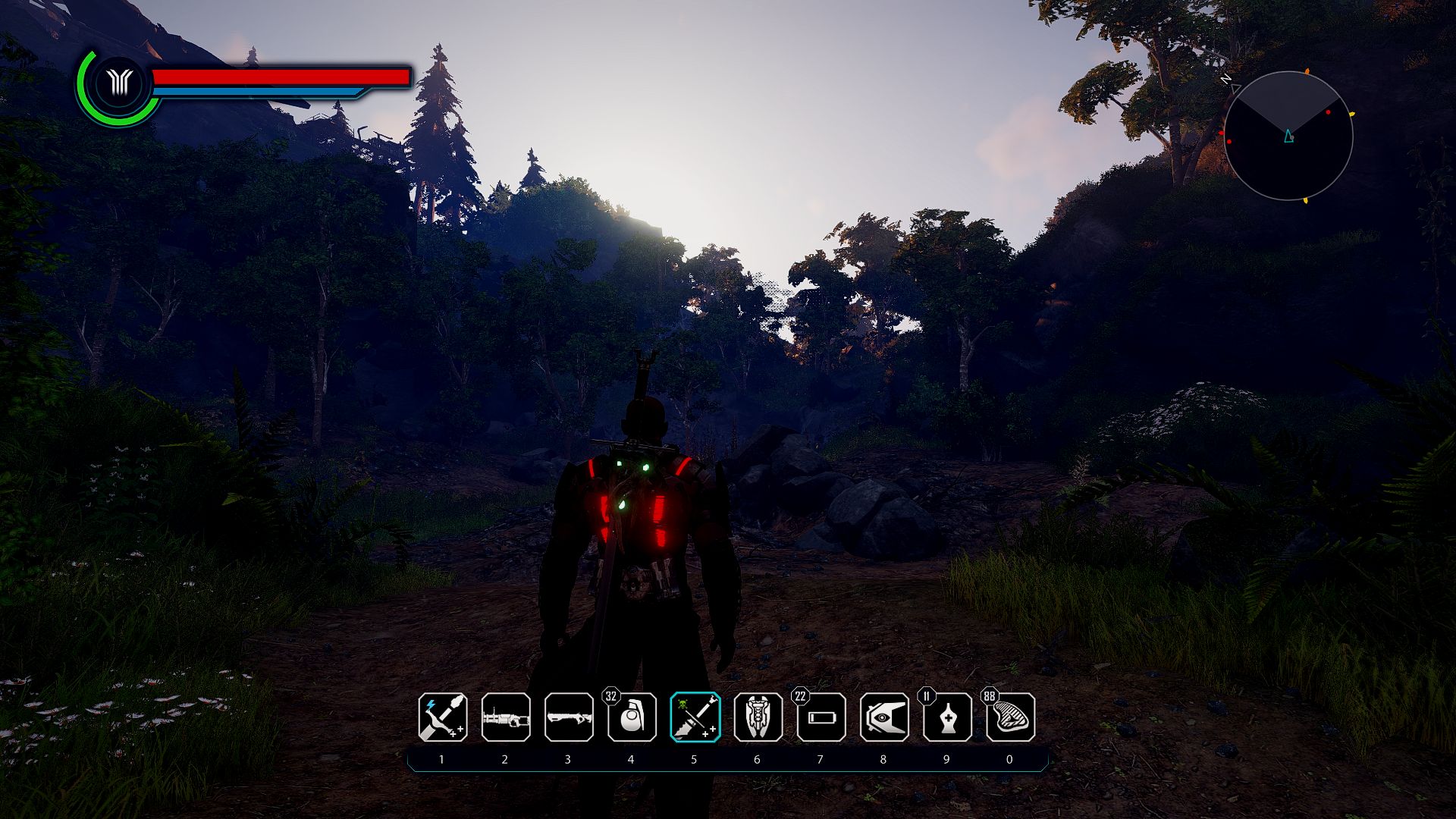Viewport: 1456px width, 819px height.
Task: Click the circular minimap
Action: [1288, 136]
